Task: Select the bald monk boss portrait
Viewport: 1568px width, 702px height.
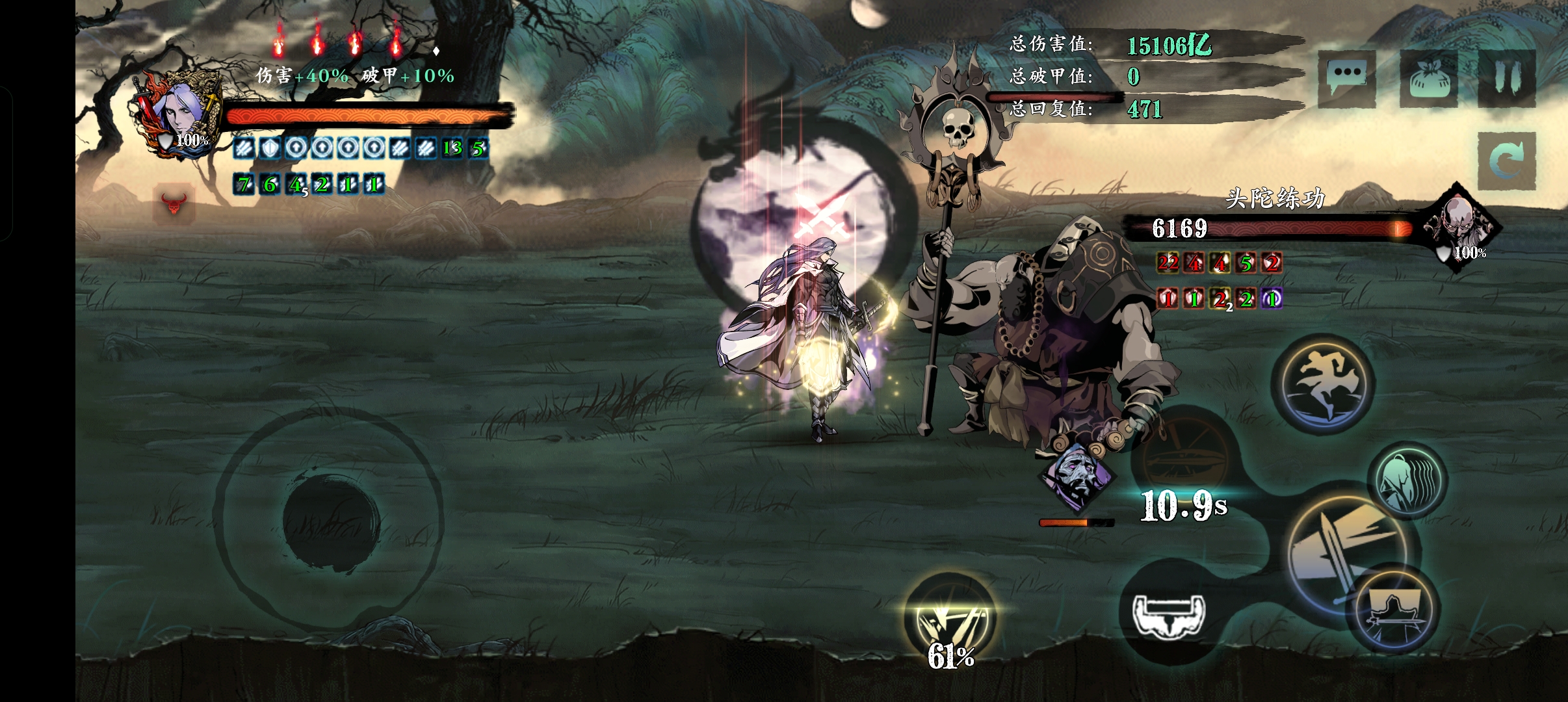Action: pyautogui.click(x=1459, y=227)
